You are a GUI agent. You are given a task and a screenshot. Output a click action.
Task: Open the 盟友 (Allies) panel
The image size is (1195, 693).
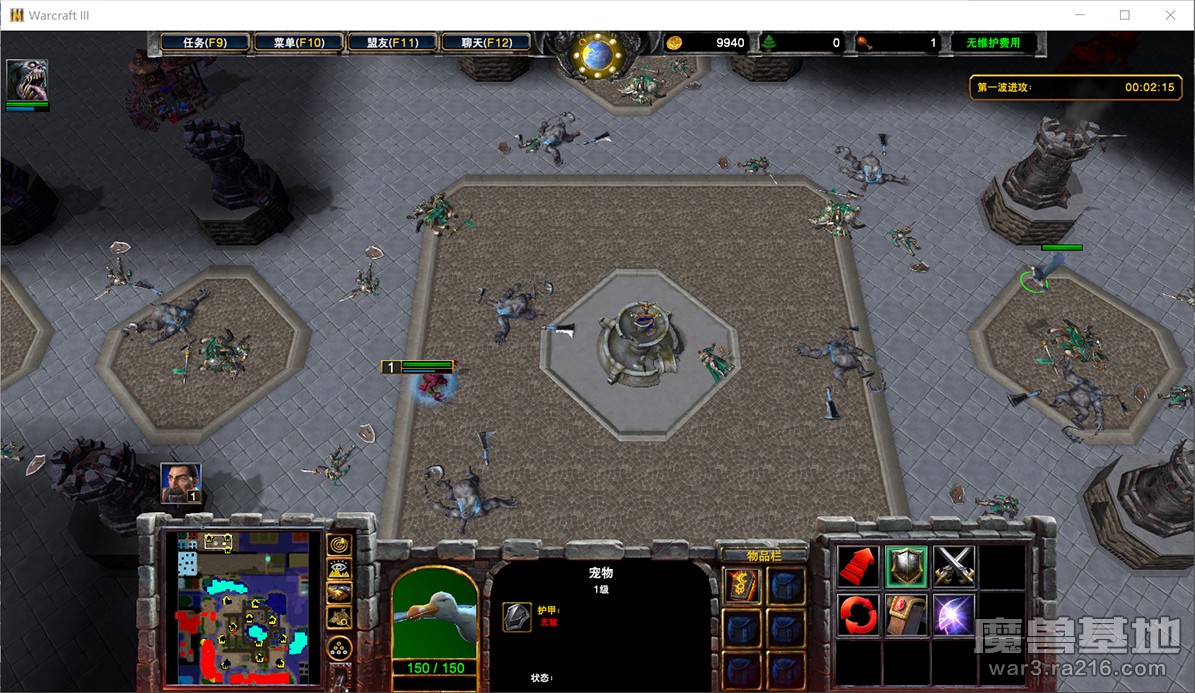click(x=393, y=43)
